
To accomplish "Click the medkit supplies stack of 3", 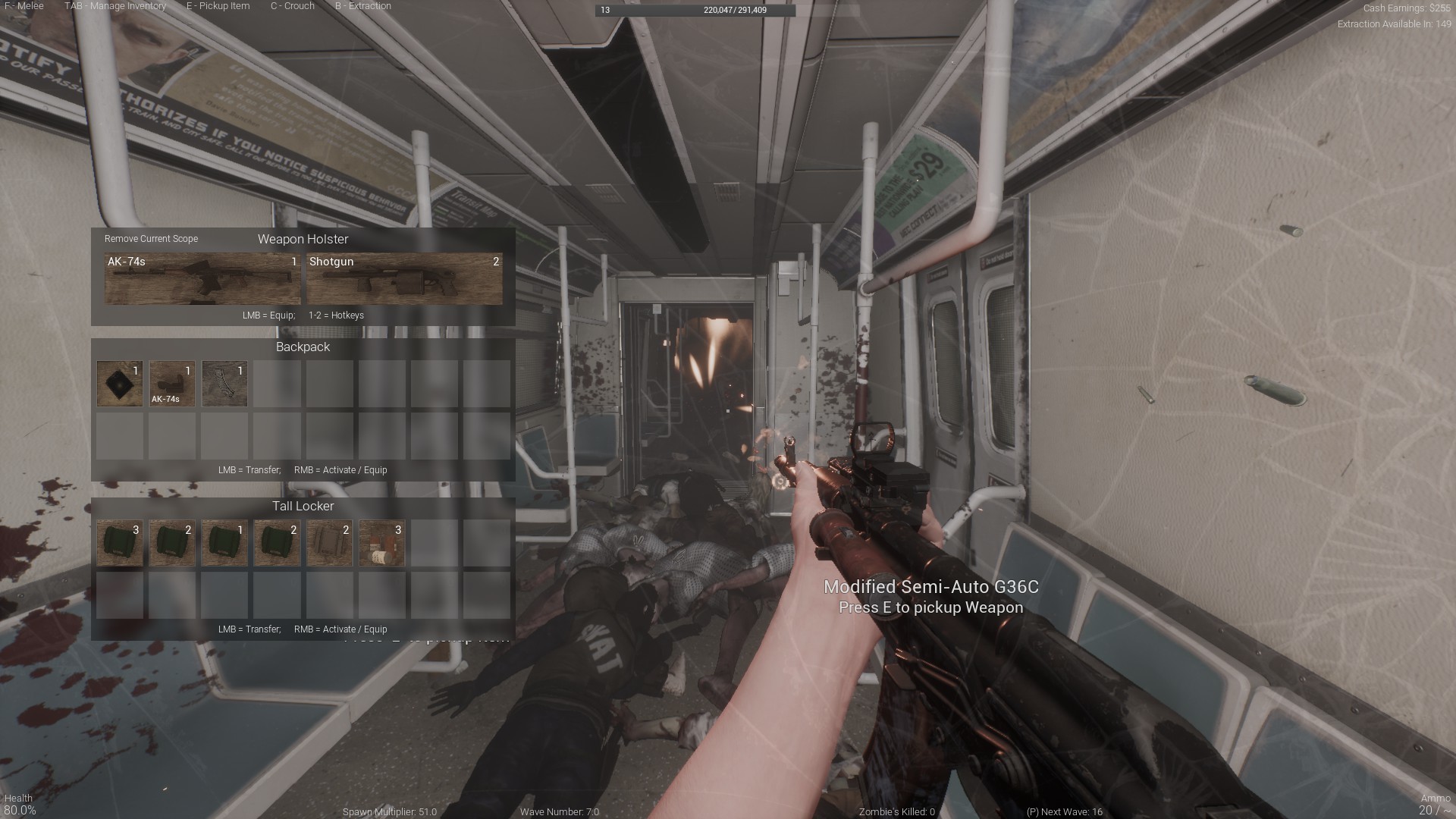I will (381, 542).
